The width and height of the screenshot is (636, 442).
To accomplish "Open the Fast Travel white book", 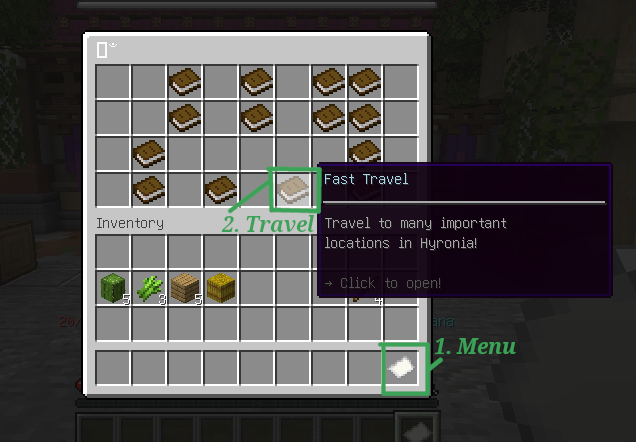I will [293, 188].
